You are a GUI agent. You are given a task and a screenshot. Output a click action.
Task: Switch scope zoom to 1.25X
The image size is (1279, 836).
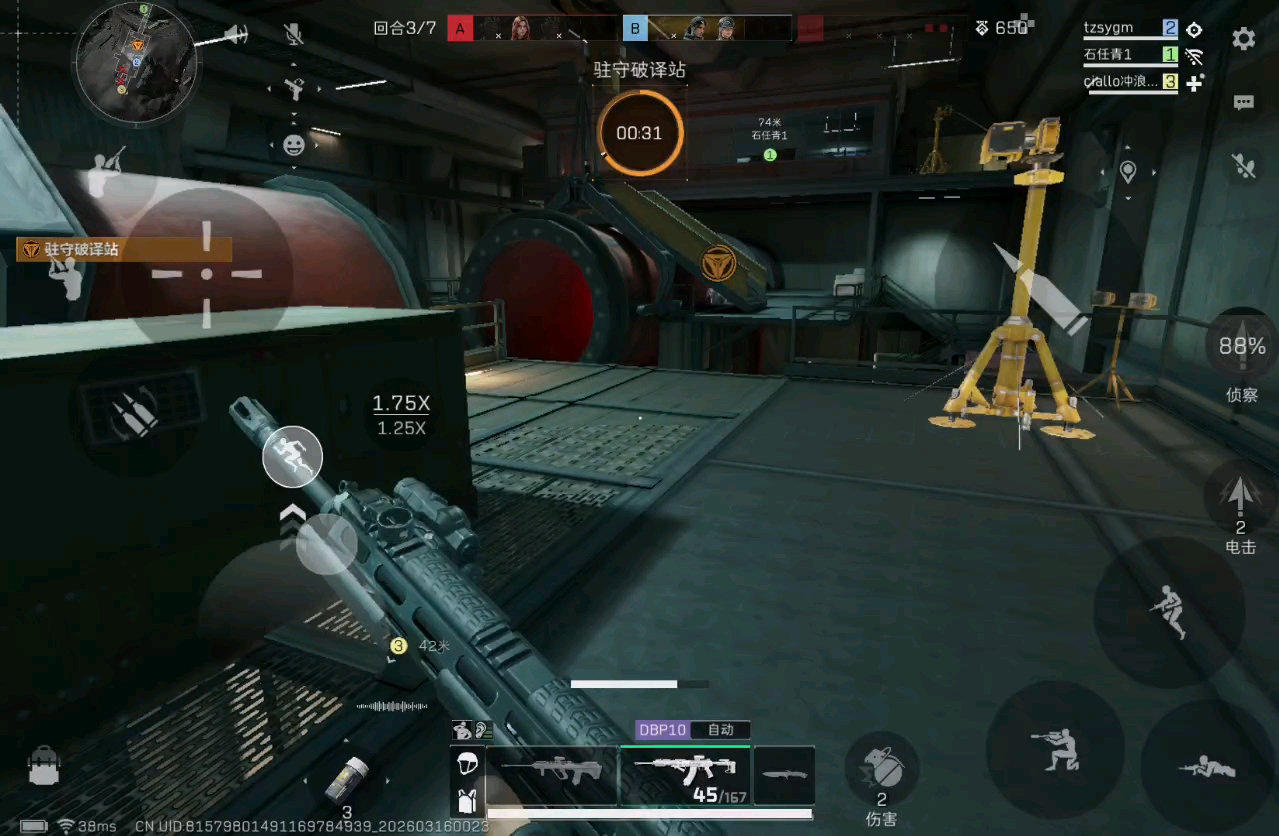click(401, 429)
